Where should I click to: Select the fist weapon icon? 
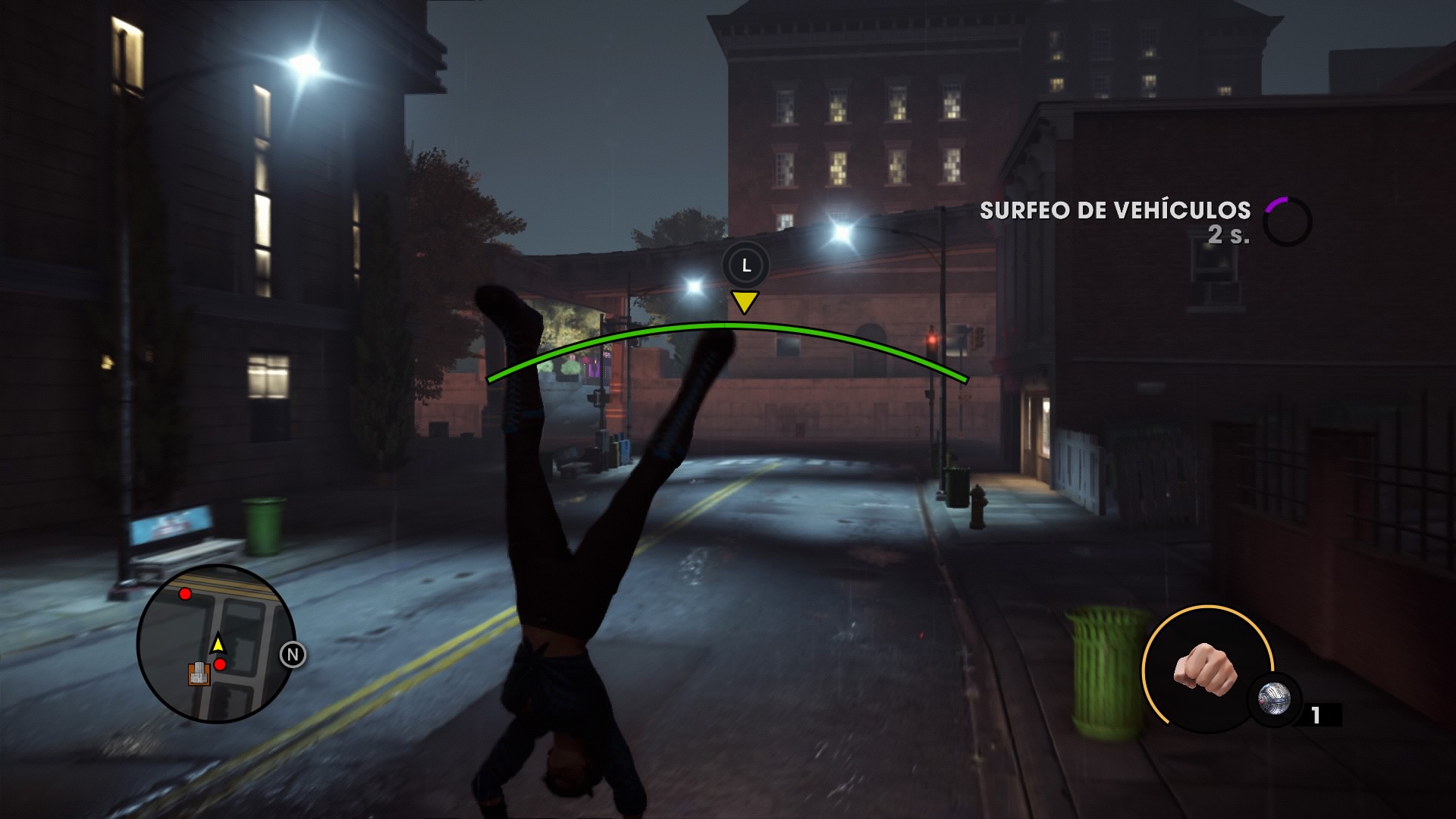click(1206, 669)
